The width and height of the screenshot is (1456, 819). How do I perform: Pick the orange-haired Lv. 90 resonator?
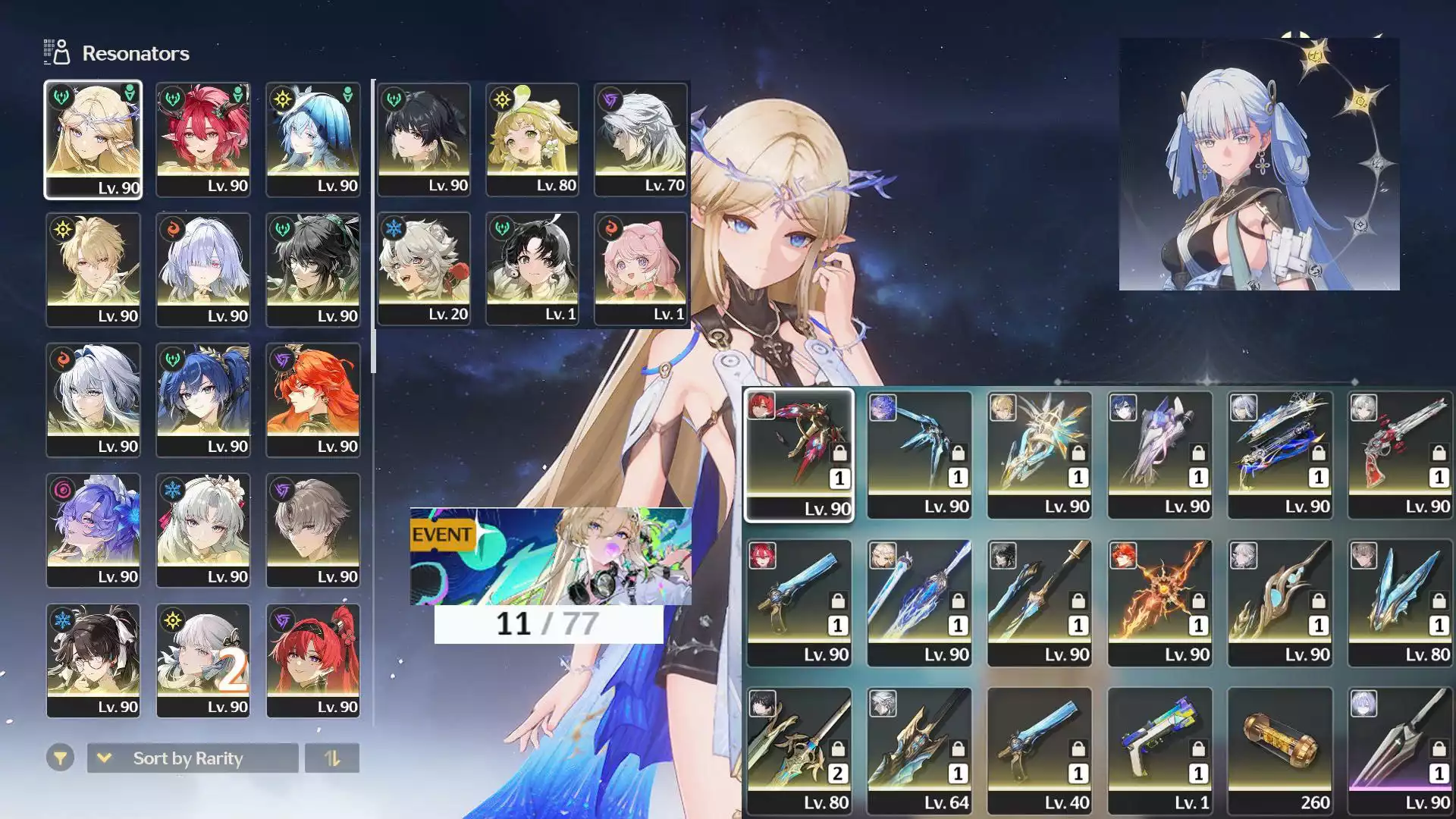(313, 400)
